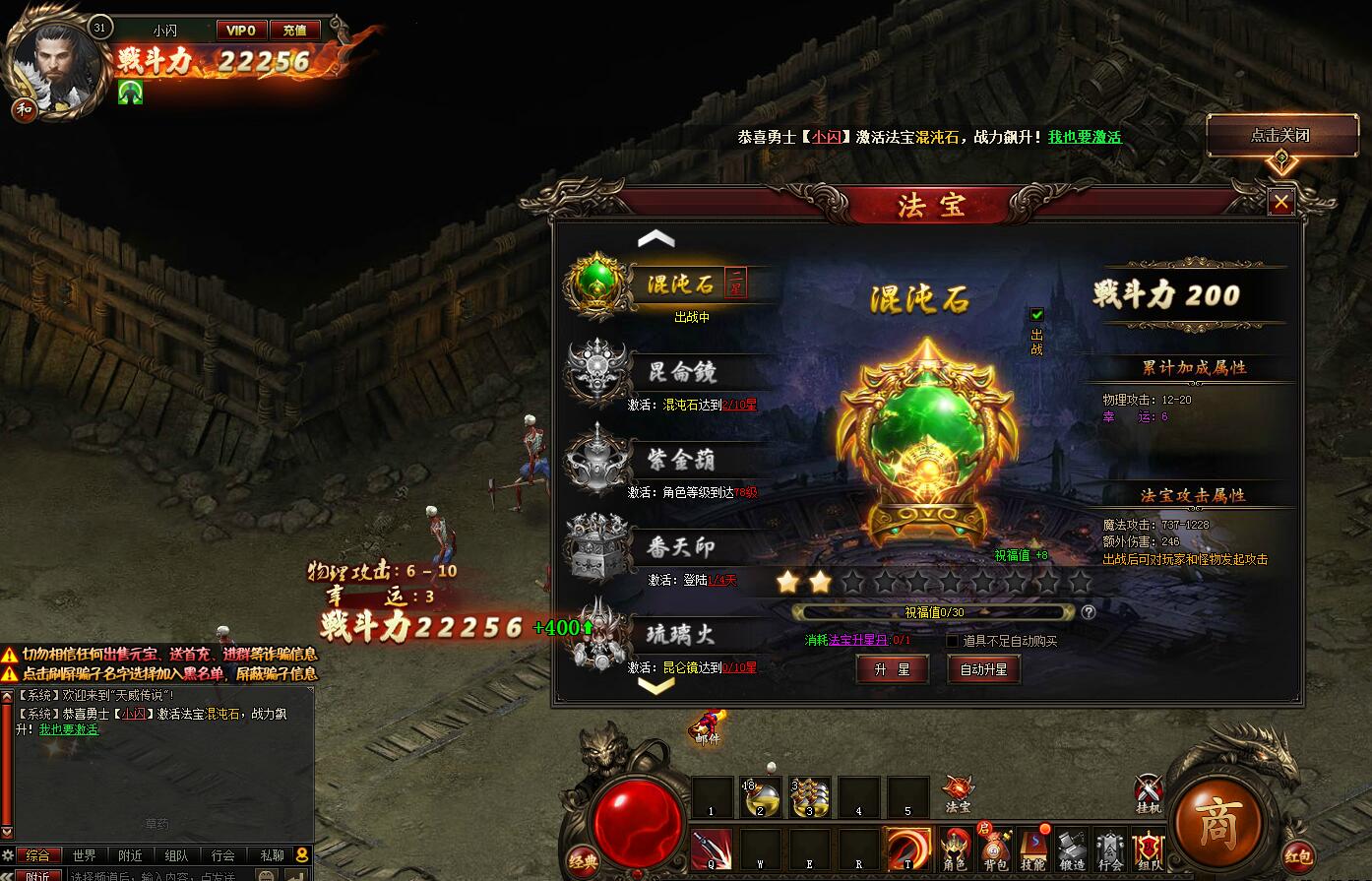Click the 我也要激活 link in the announcement

coord(1083,138)
